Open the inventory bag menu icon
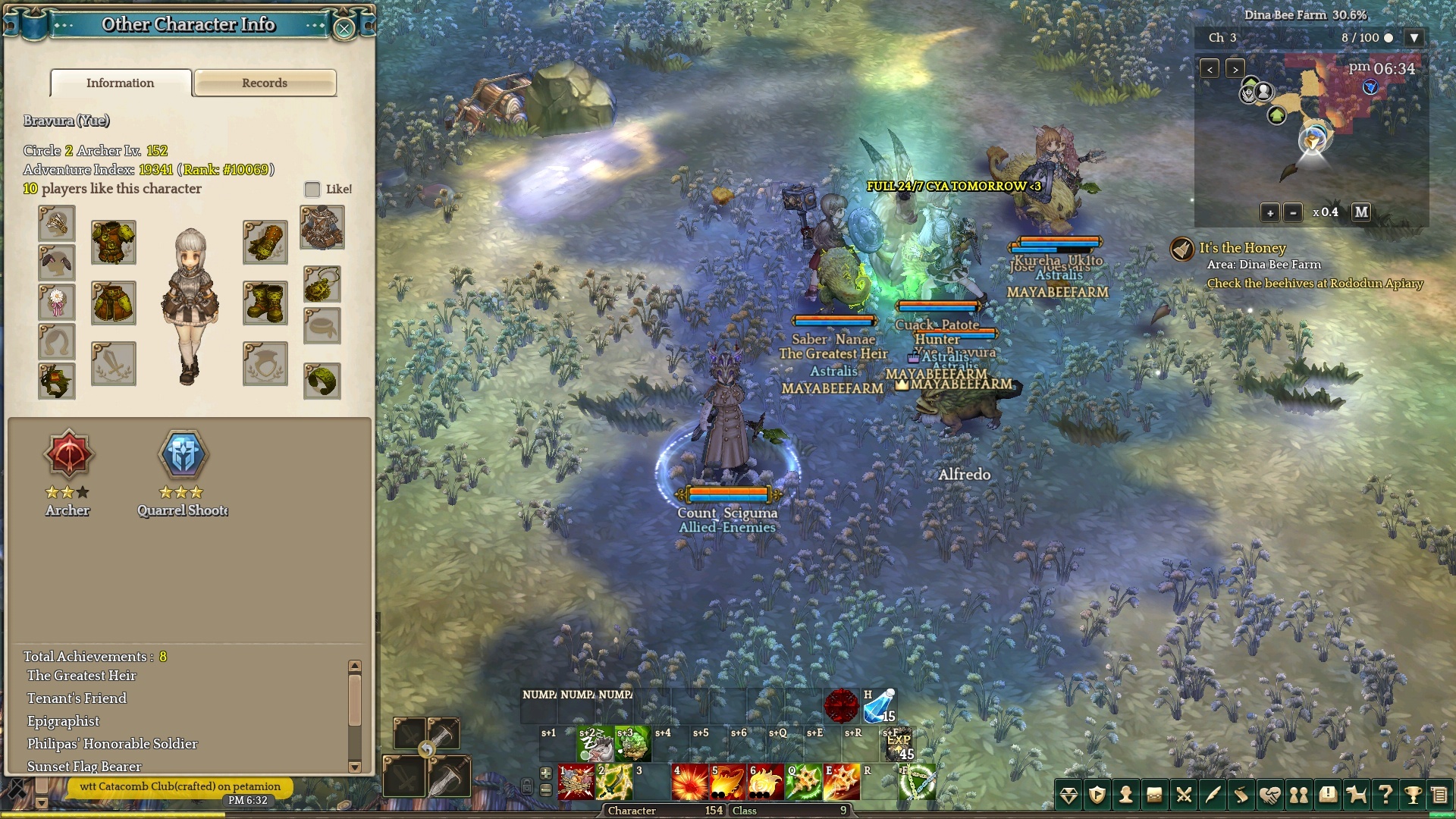 [1154, 795]
